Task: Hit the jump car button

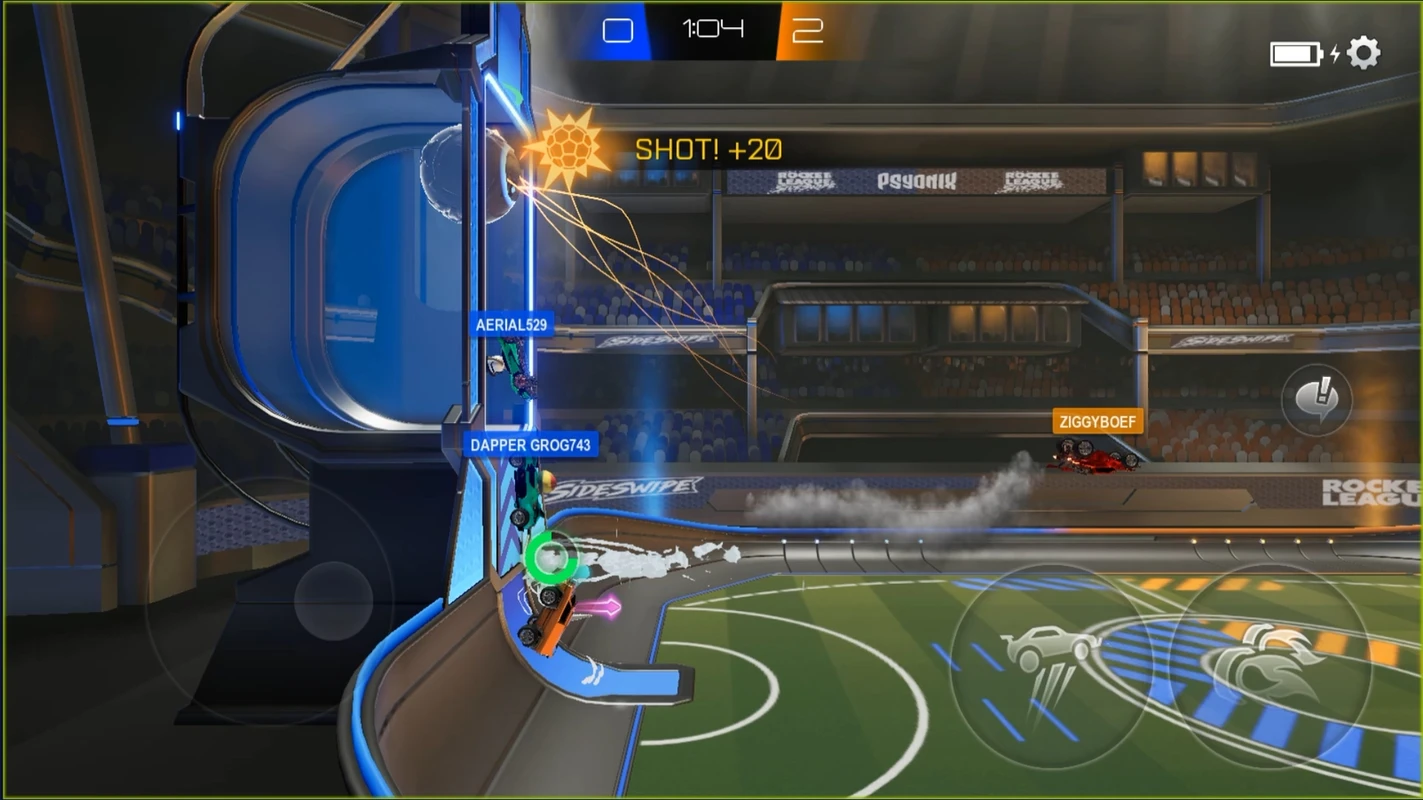Action: pyautogui.click(x=1051, y=665)
